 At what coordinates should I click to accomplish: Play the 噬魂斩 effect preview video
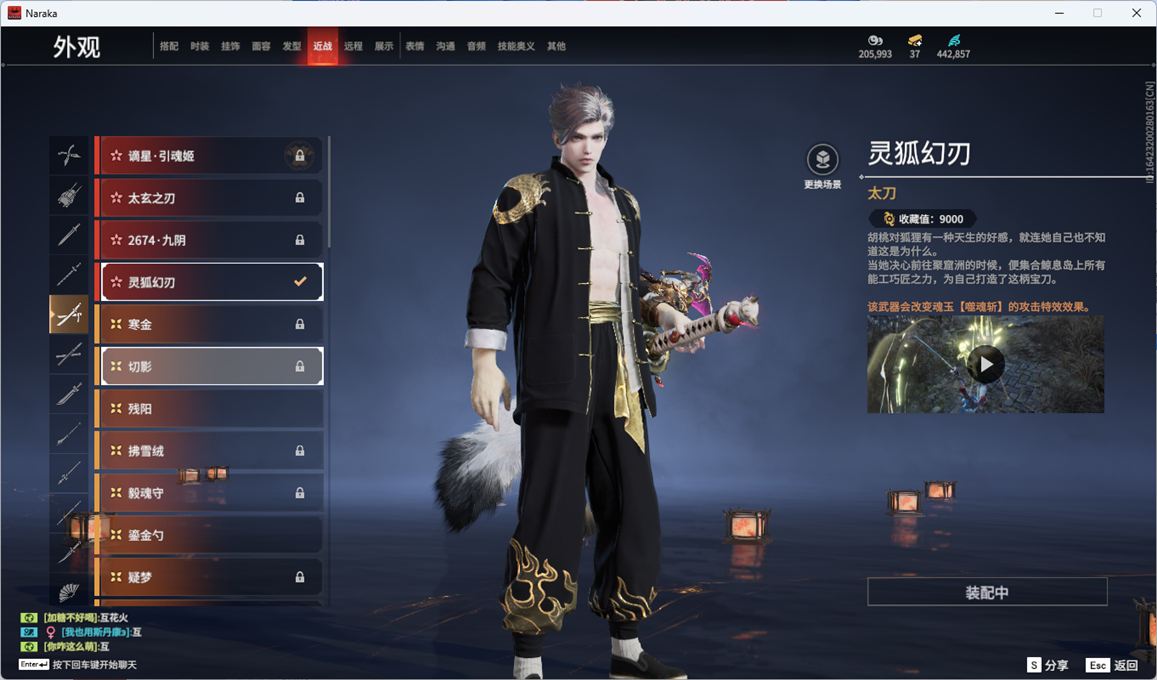[985, 365]
